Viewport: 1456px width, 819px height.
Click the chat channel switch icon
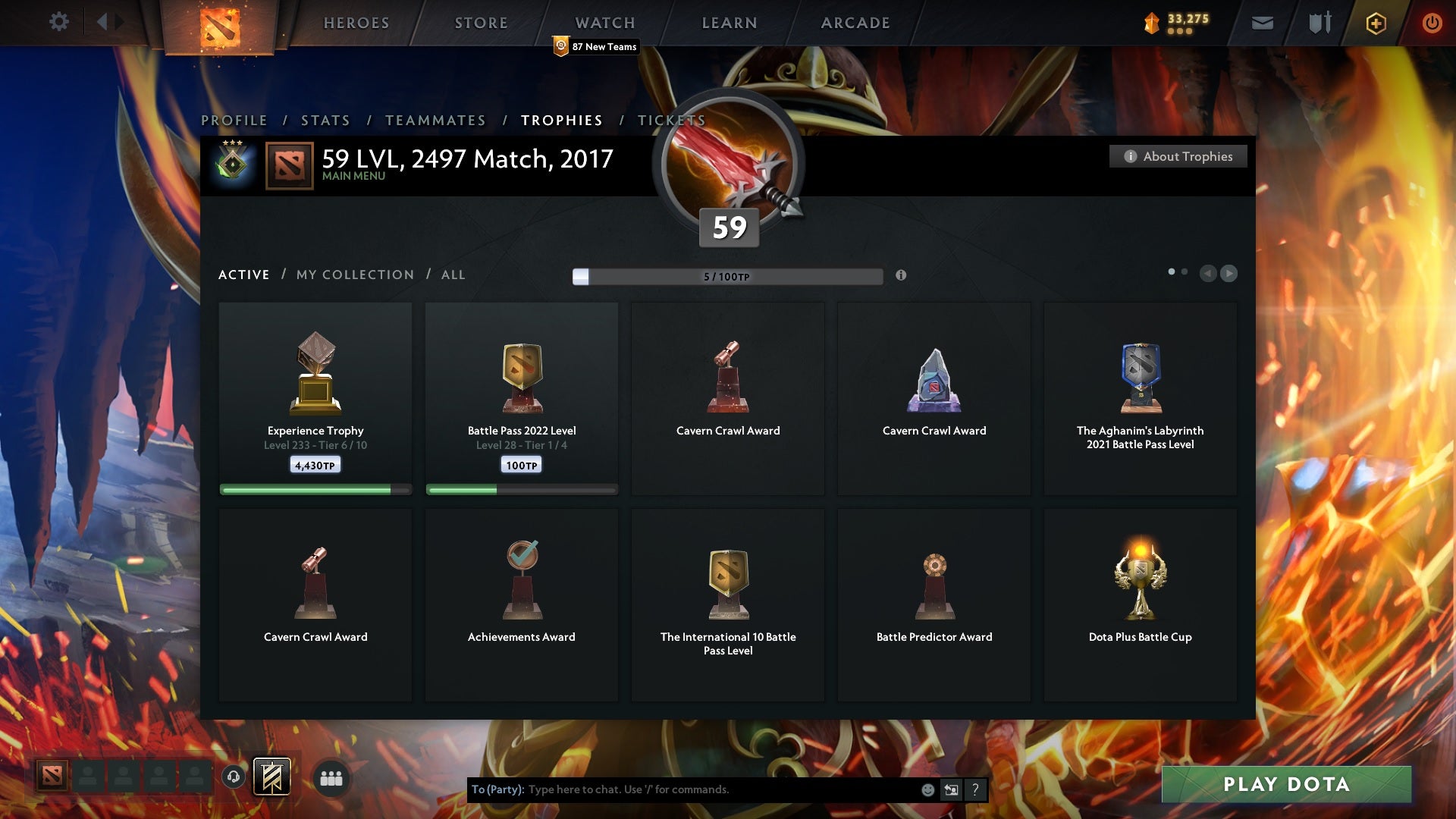pos(950,789)
